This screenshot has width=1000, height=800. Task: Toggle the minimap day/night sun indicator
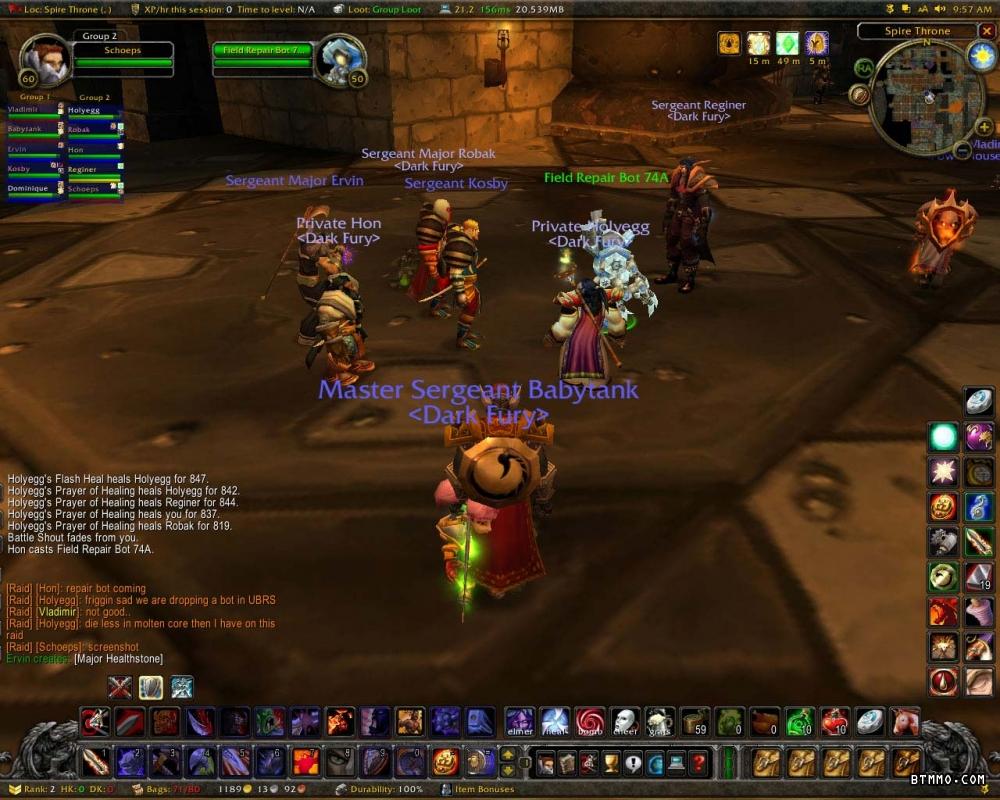981,56
